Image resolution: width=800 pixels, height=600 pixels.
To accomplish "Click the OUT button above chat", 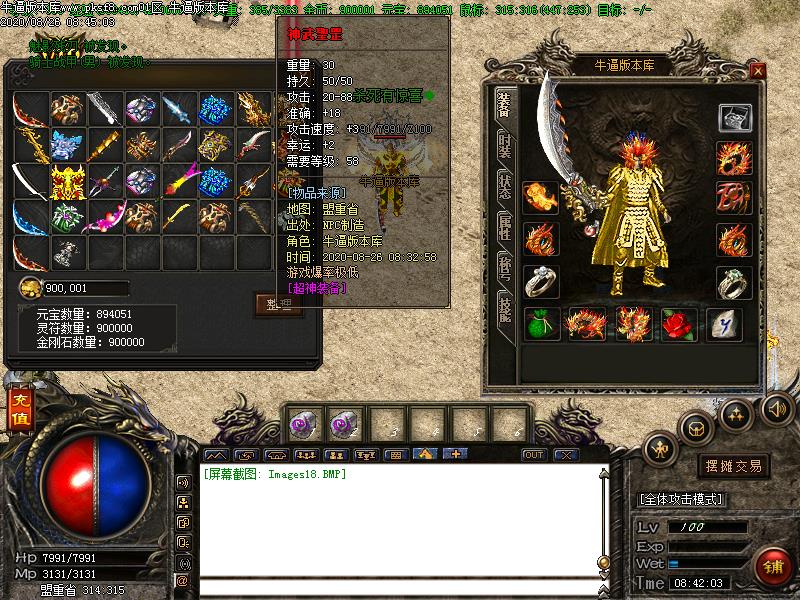I will [534, 455].
